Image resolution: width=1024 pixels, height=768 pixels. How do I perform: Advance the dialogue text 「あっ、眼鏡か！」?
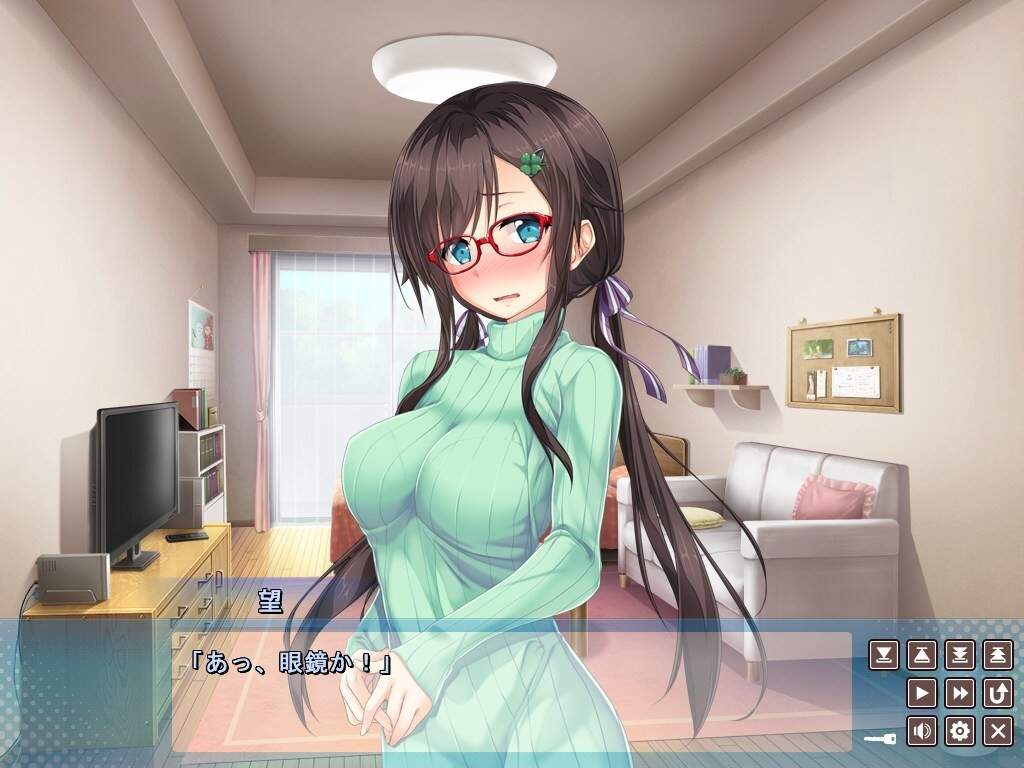click(x=290, y=663)
